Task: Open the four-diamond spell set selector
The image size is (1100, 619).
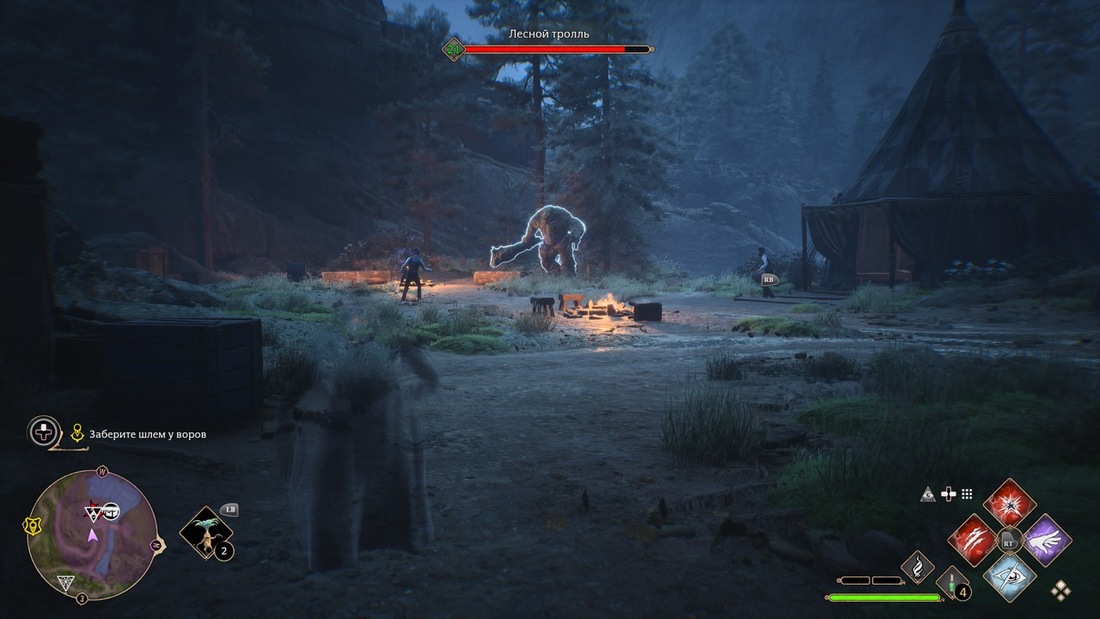Action: [1060, 590]
